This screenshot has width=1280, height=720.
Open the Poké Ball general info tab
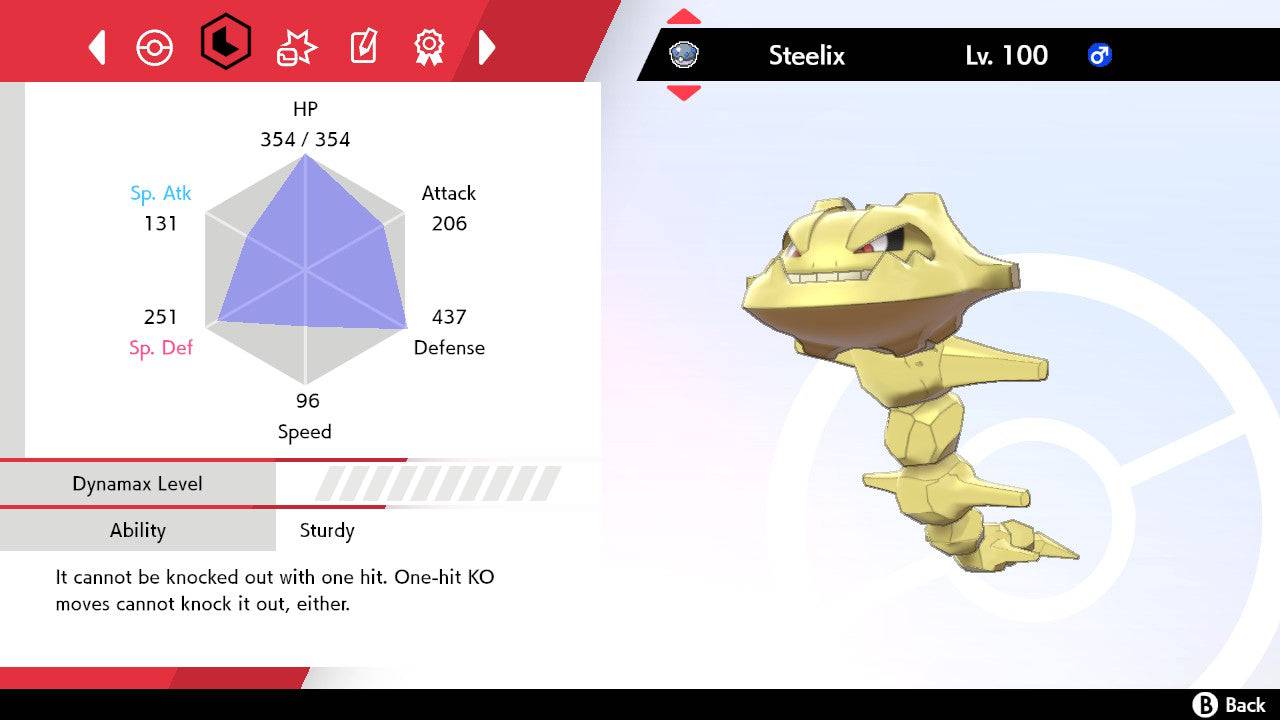tap(154, 47)
